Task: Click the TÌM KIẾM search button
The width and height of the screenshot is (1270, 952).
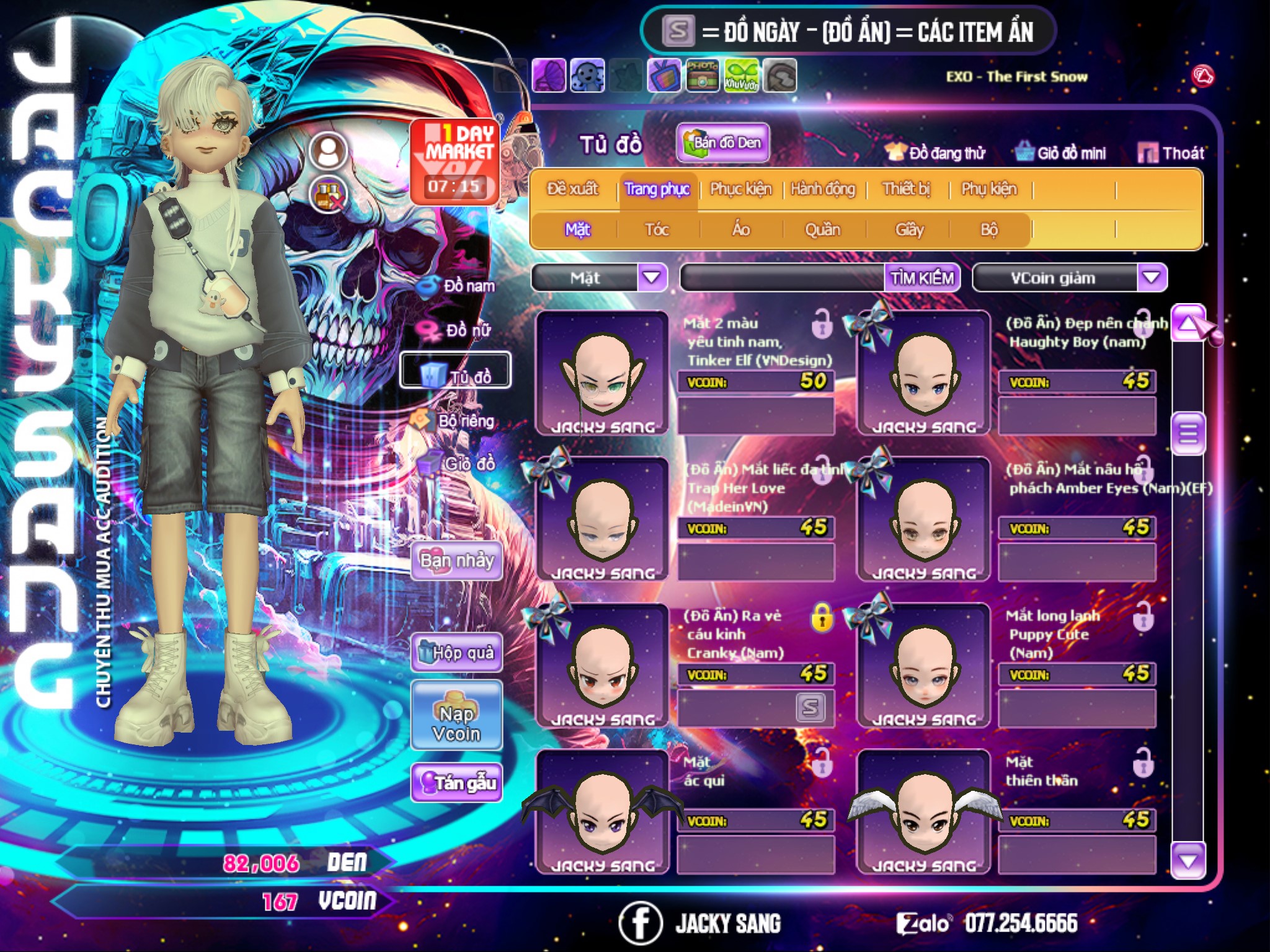Action: point(921,278)
